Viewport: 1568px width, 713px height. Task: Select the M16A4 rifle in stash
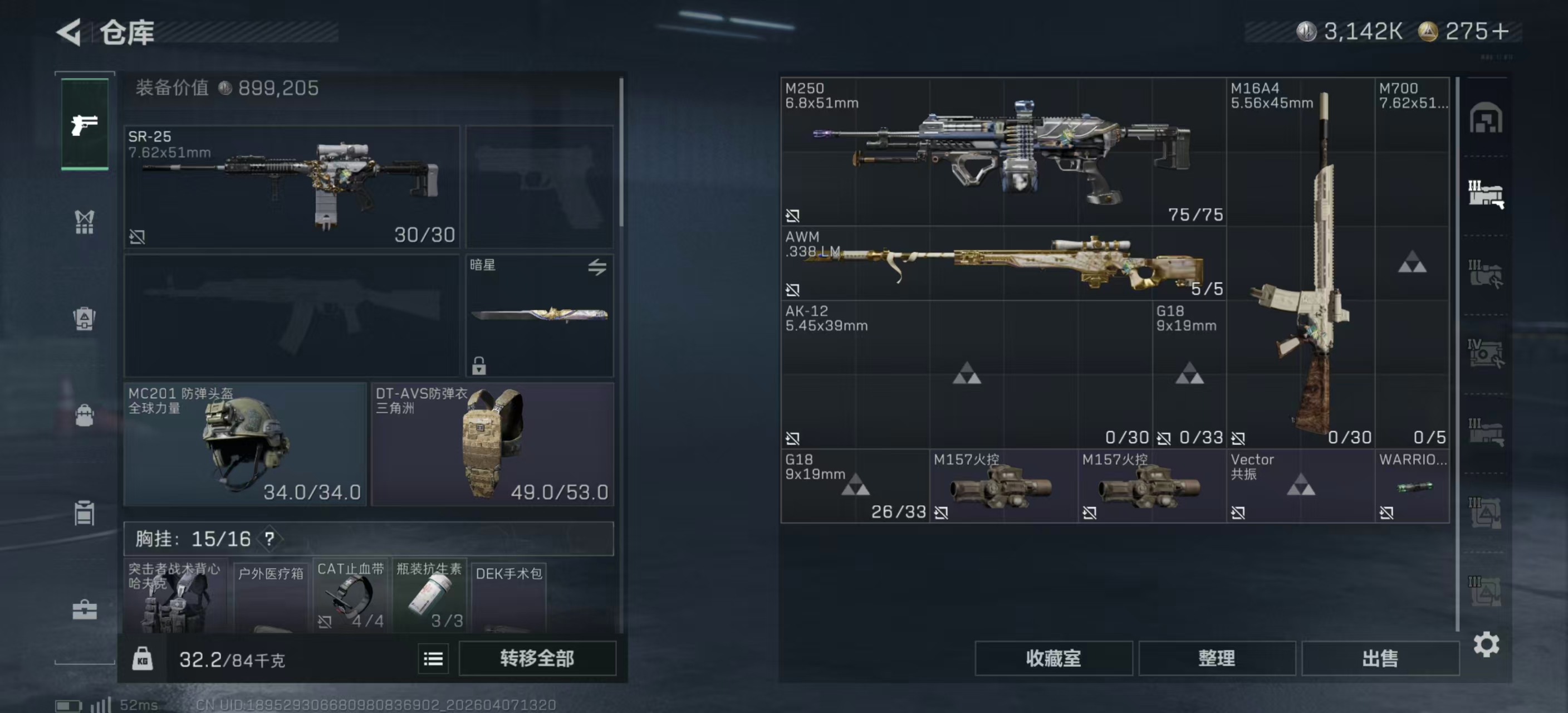[x=1300, y=263]
